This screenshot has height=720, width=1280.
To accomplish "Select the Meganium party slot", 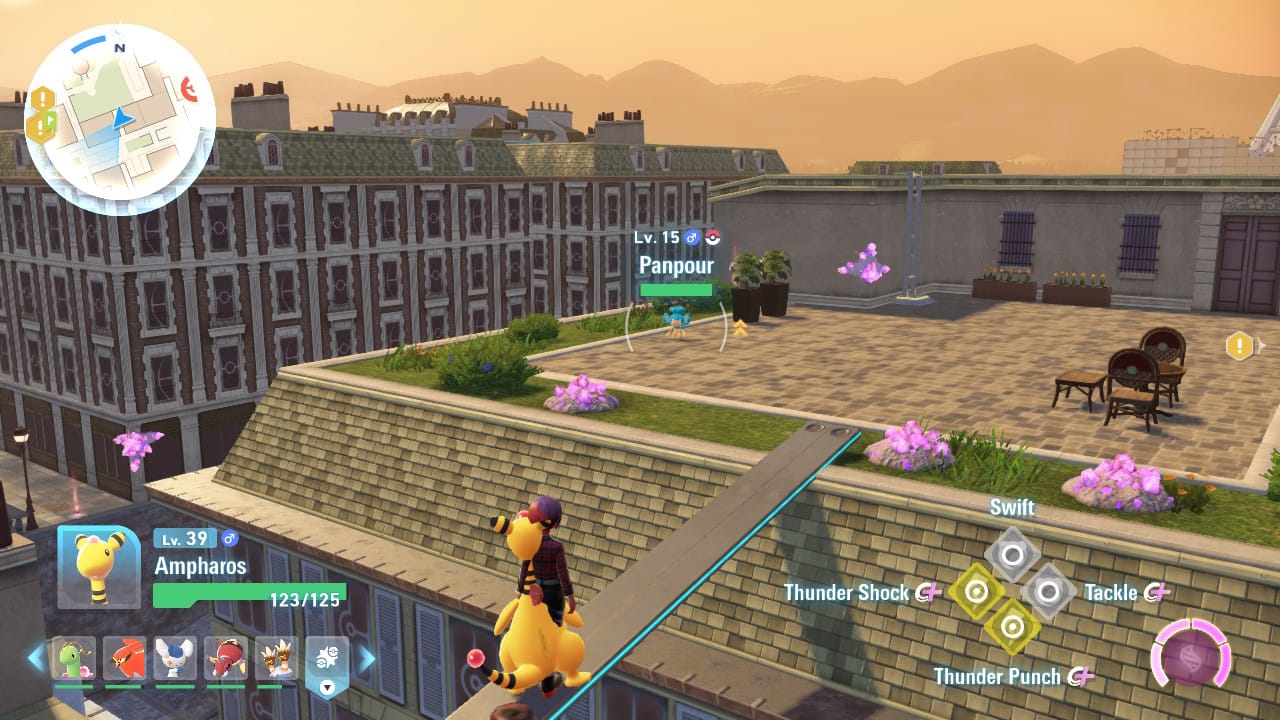I will (x=75, y=659).
